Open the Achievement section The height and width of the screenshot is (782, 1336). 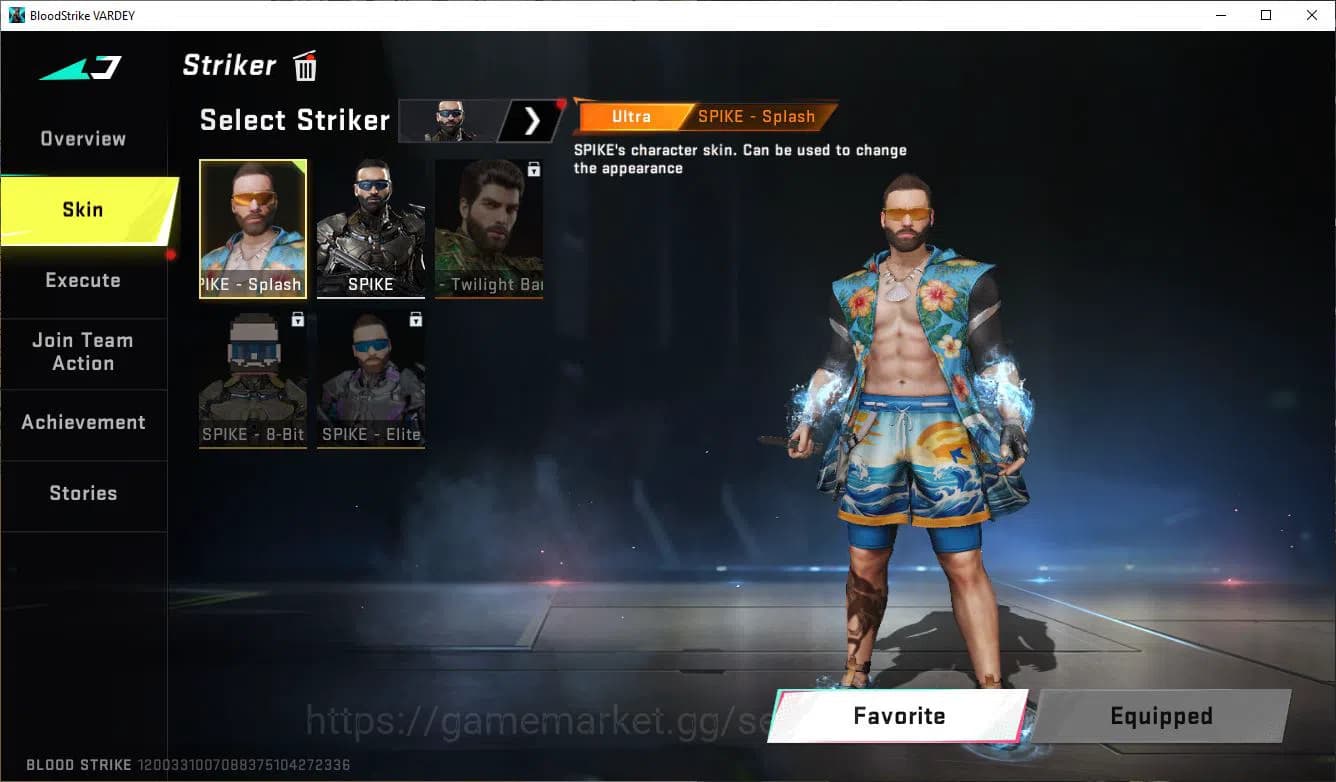(x=84, y=422)
